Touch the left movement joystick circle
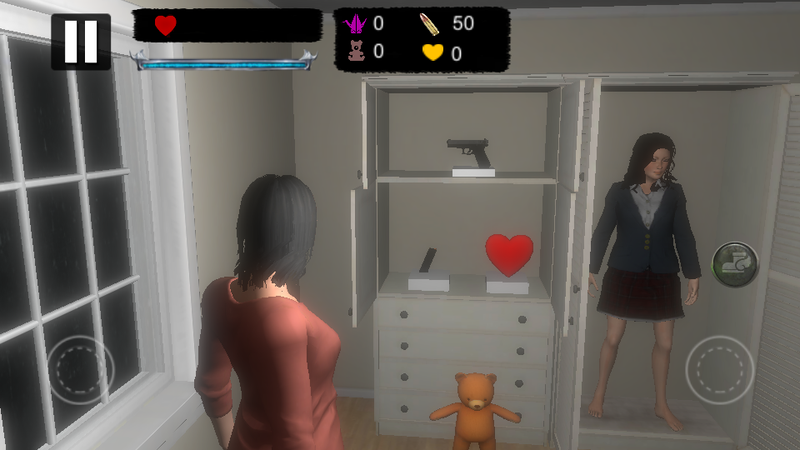Image resolution: width=800 pixels, height=450 pixels. pos(81,369)
